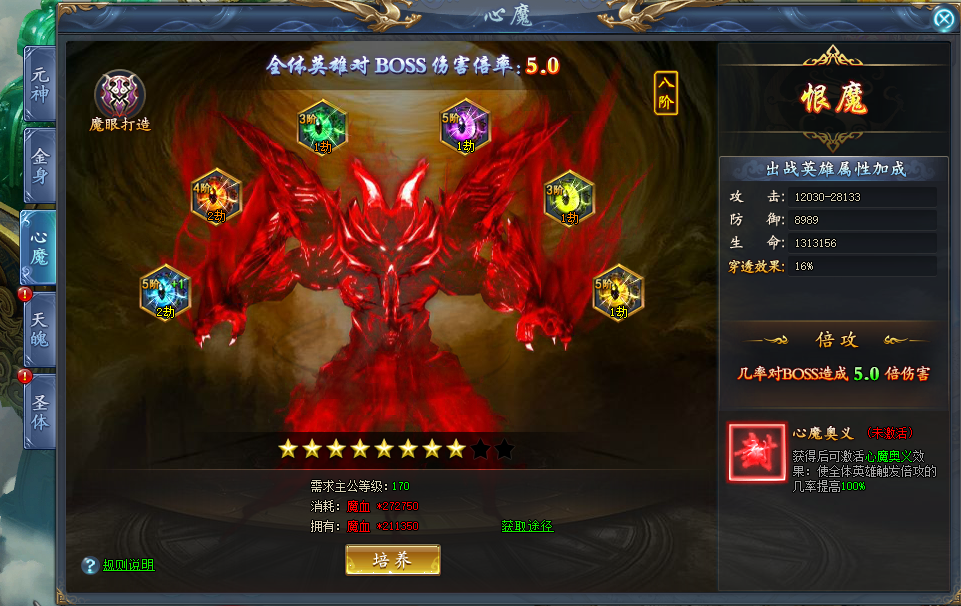This screenshot has height=606, width=961.
Task: Click the 心魔奥义 skill icon
Action: click(757, 453)
